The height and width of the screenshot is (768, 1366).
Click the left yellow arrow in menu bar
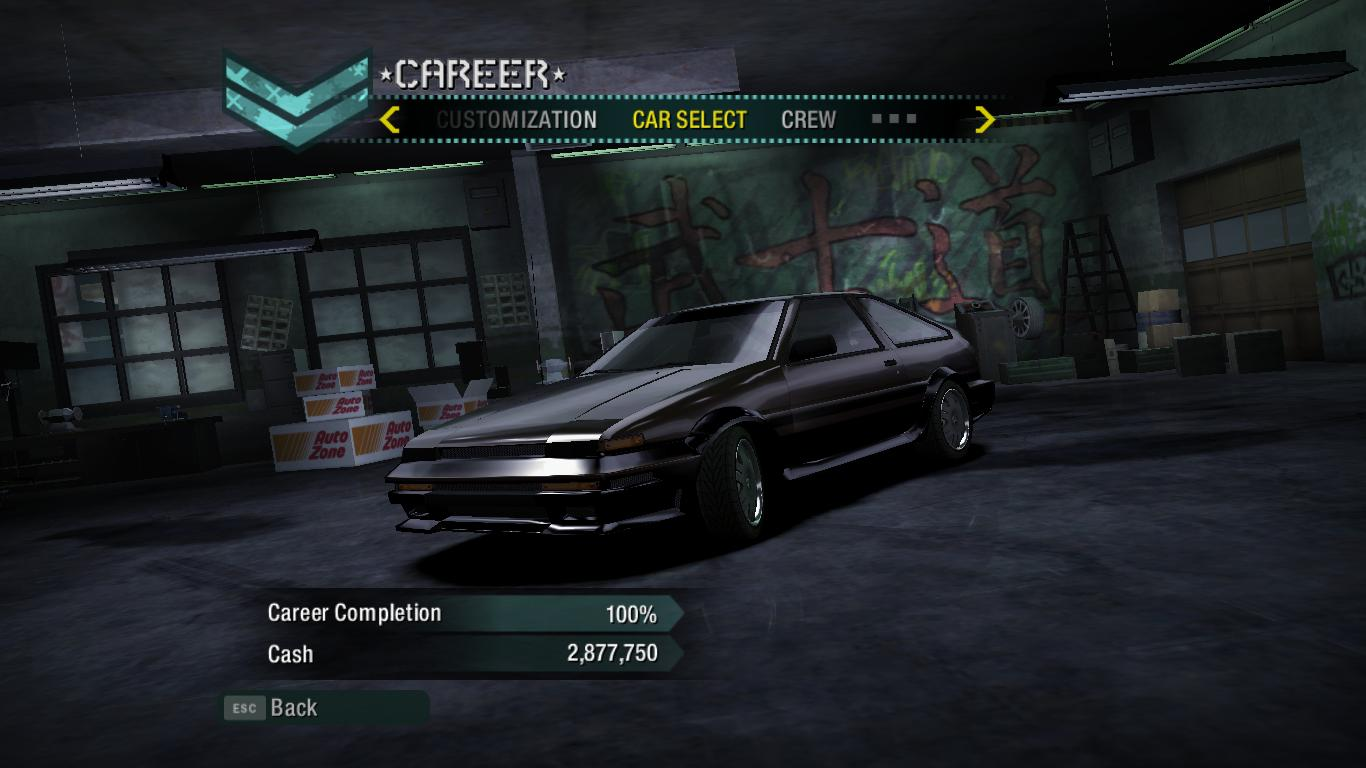[x=390, y=120]
